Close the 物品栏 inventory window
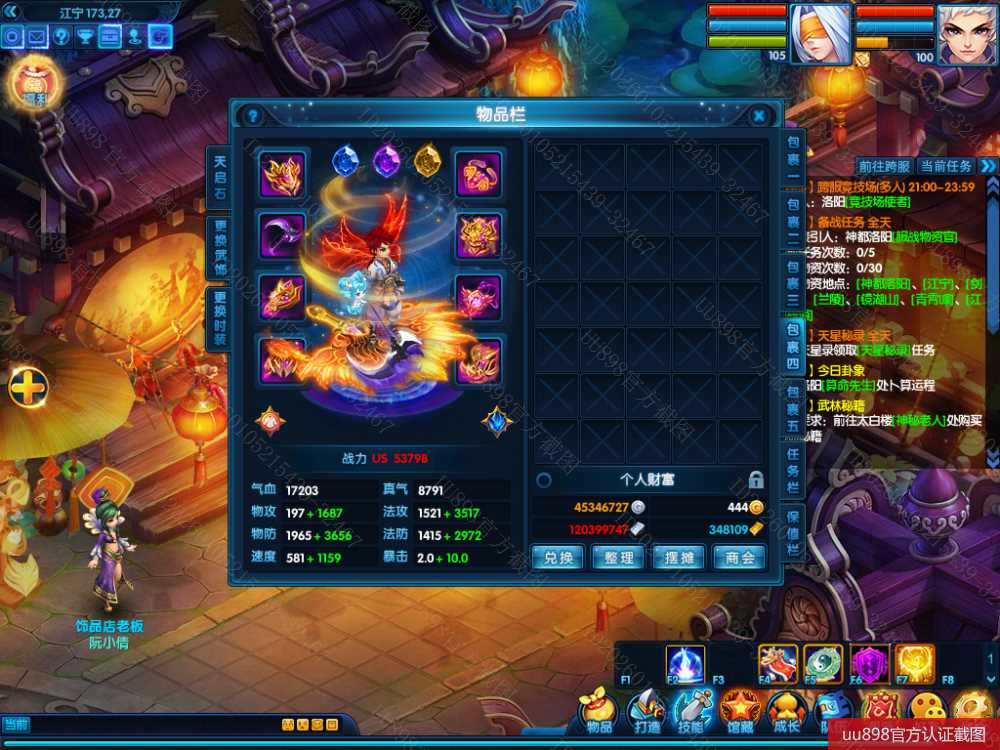The image size is (1000, 750). pos(759,116)
